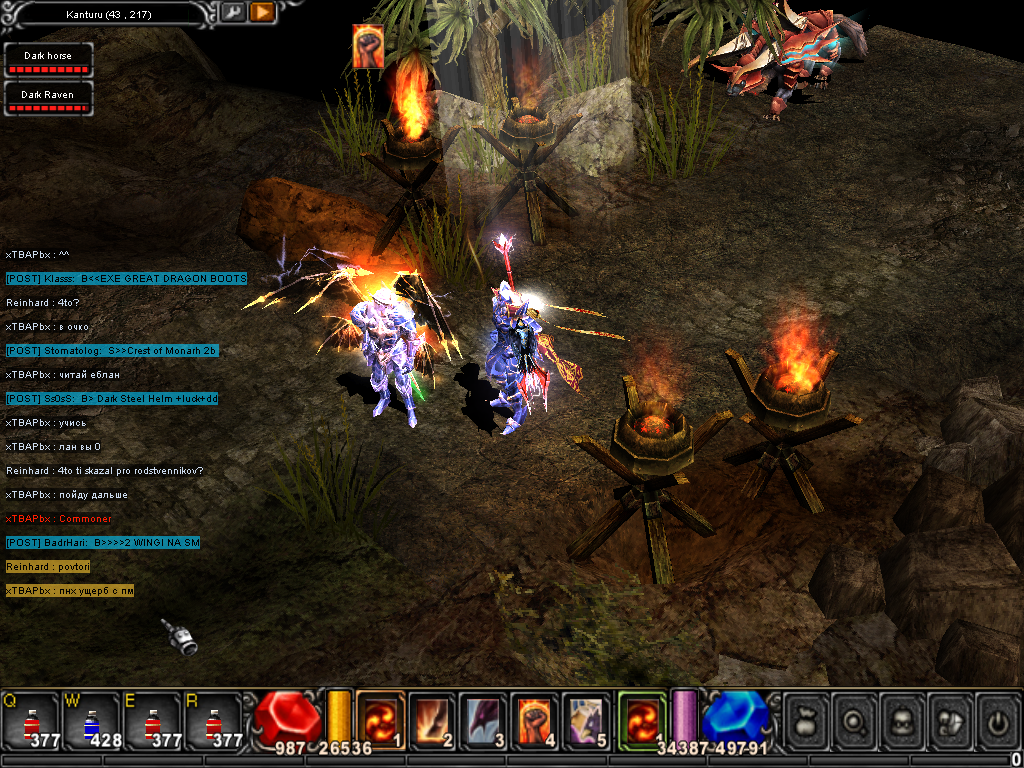The height and width of the screenshot is (768, 1024).
Task: Open the wrench settings button
Action: [232, 12]
